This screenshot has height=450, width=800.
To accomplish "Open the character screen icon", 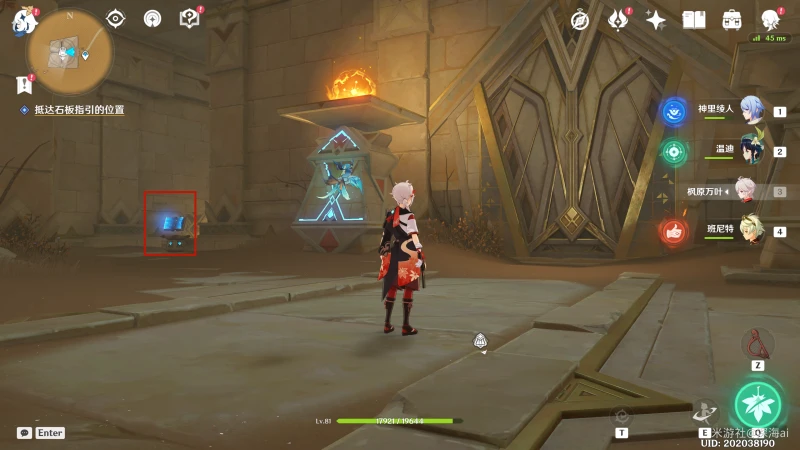I will tap(770, 20).
